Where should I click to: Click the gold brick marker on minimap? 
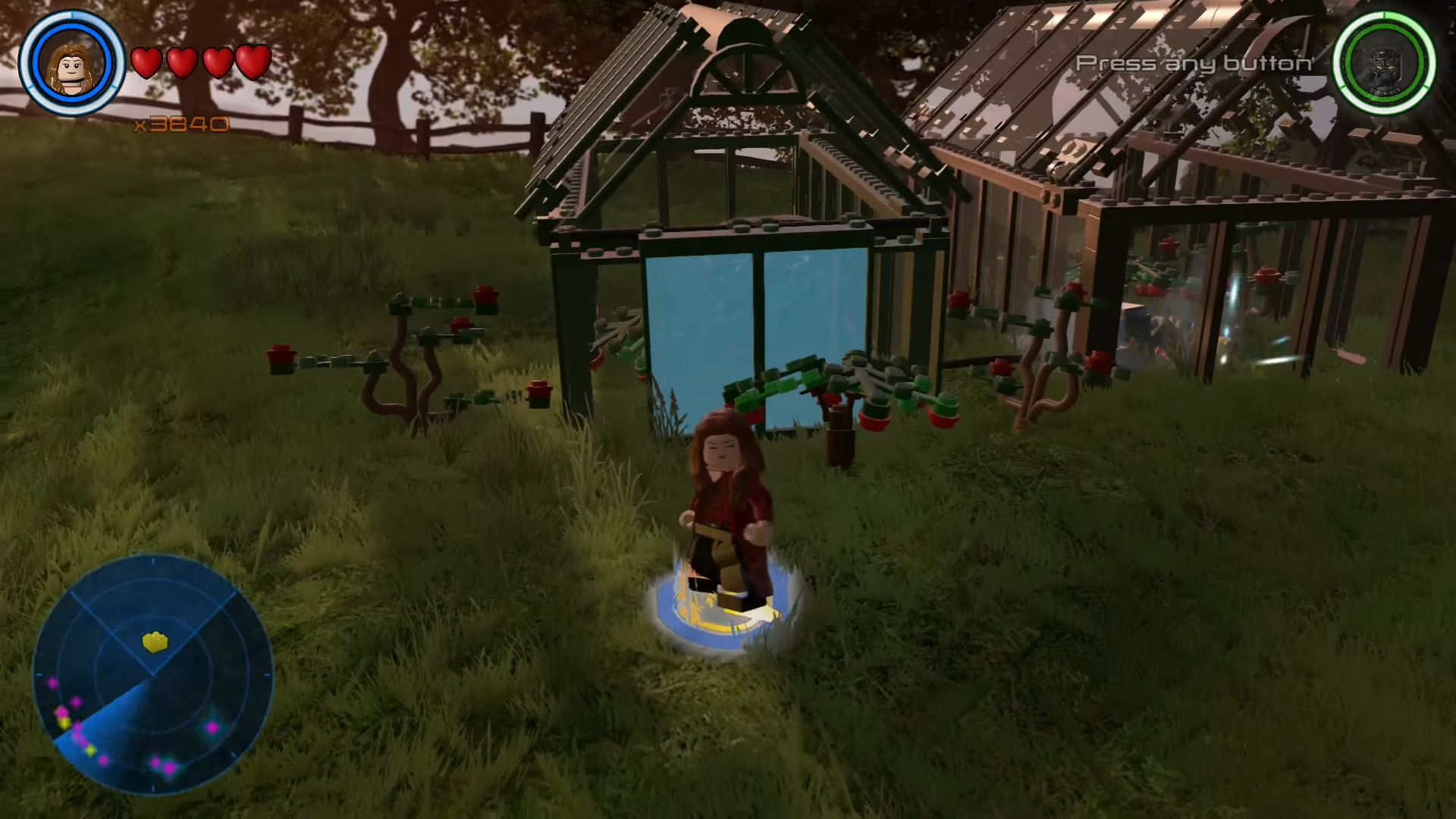coord(155,642)
